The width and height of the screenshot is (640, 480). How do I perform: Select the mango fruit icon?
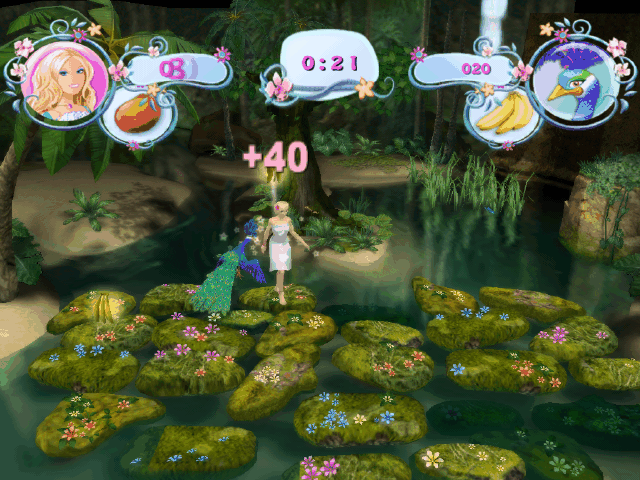point(139,113)
